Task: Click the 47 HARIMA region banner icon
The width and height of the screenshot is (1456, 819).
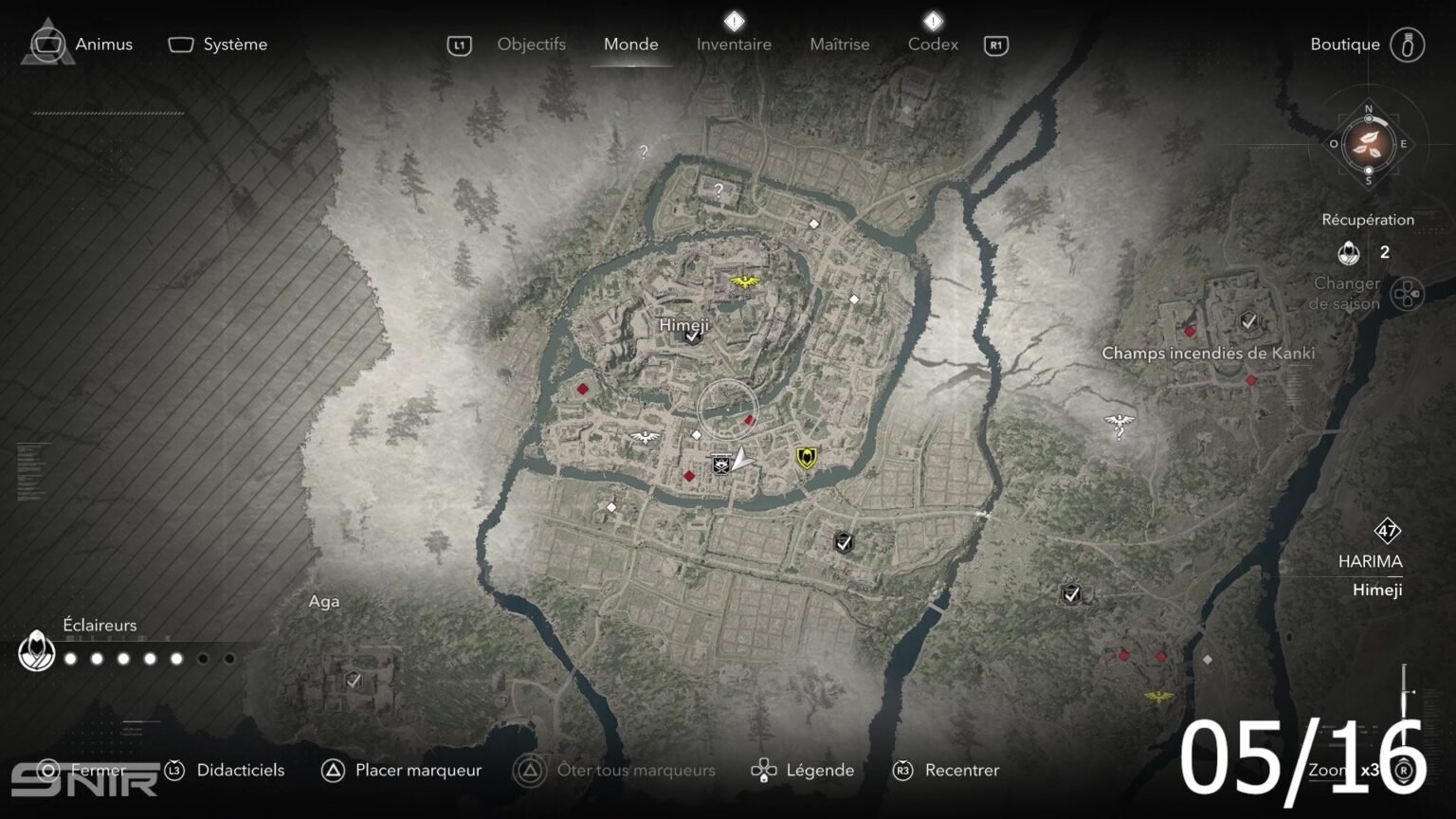Action: tap(1386, 533)
